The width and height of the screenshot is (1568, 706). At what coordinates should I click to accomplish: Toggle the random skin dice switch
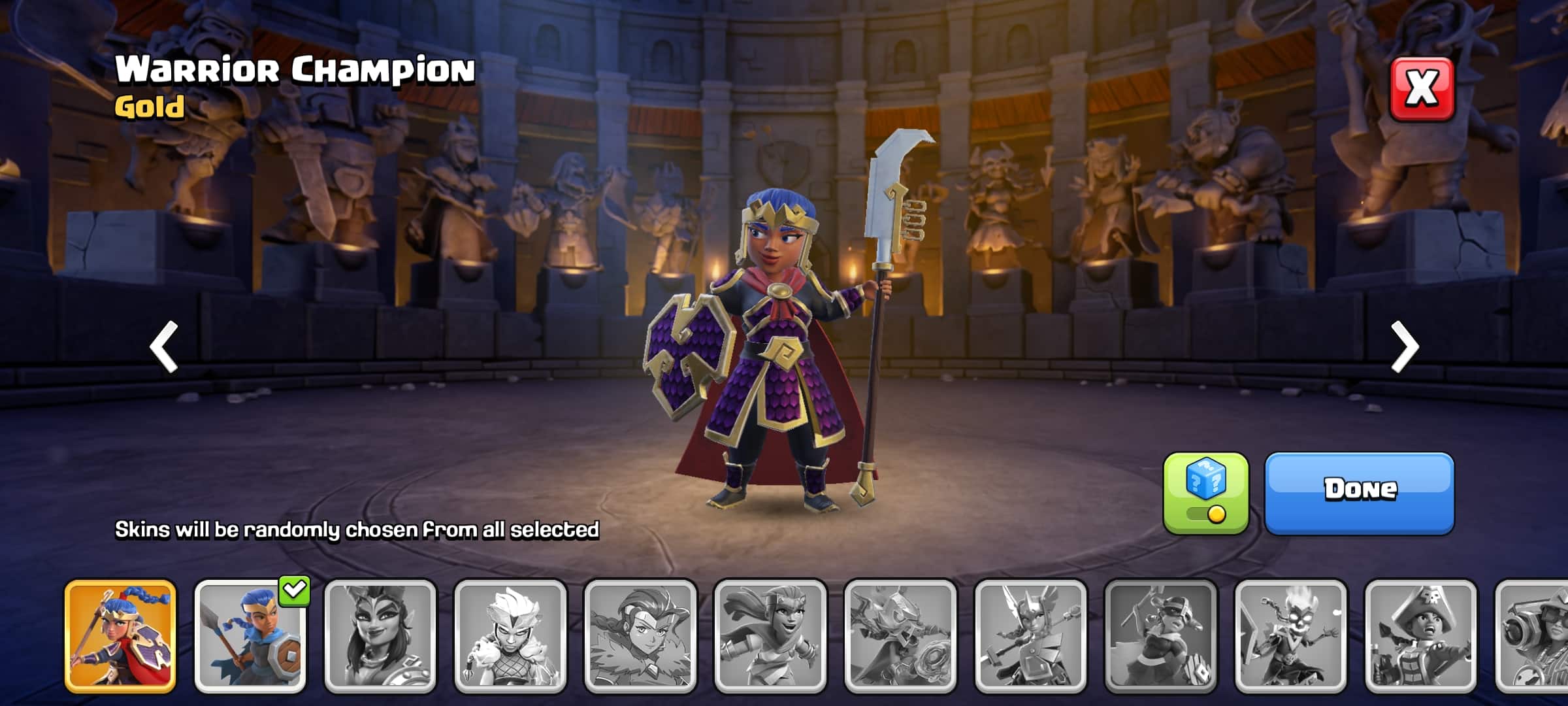tap(1205, 494)
